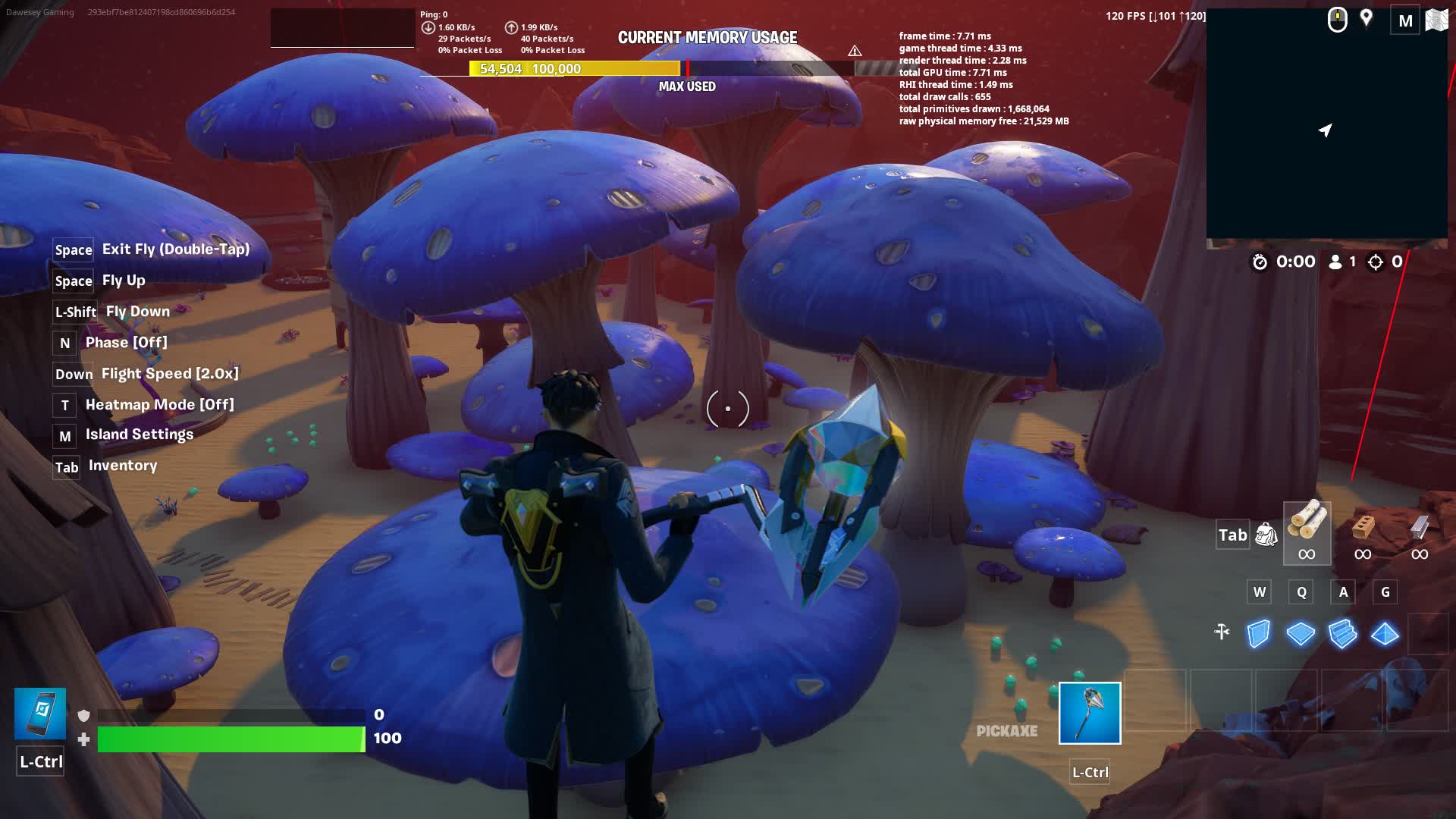Select the trap placement icon

pos(1222,632)
